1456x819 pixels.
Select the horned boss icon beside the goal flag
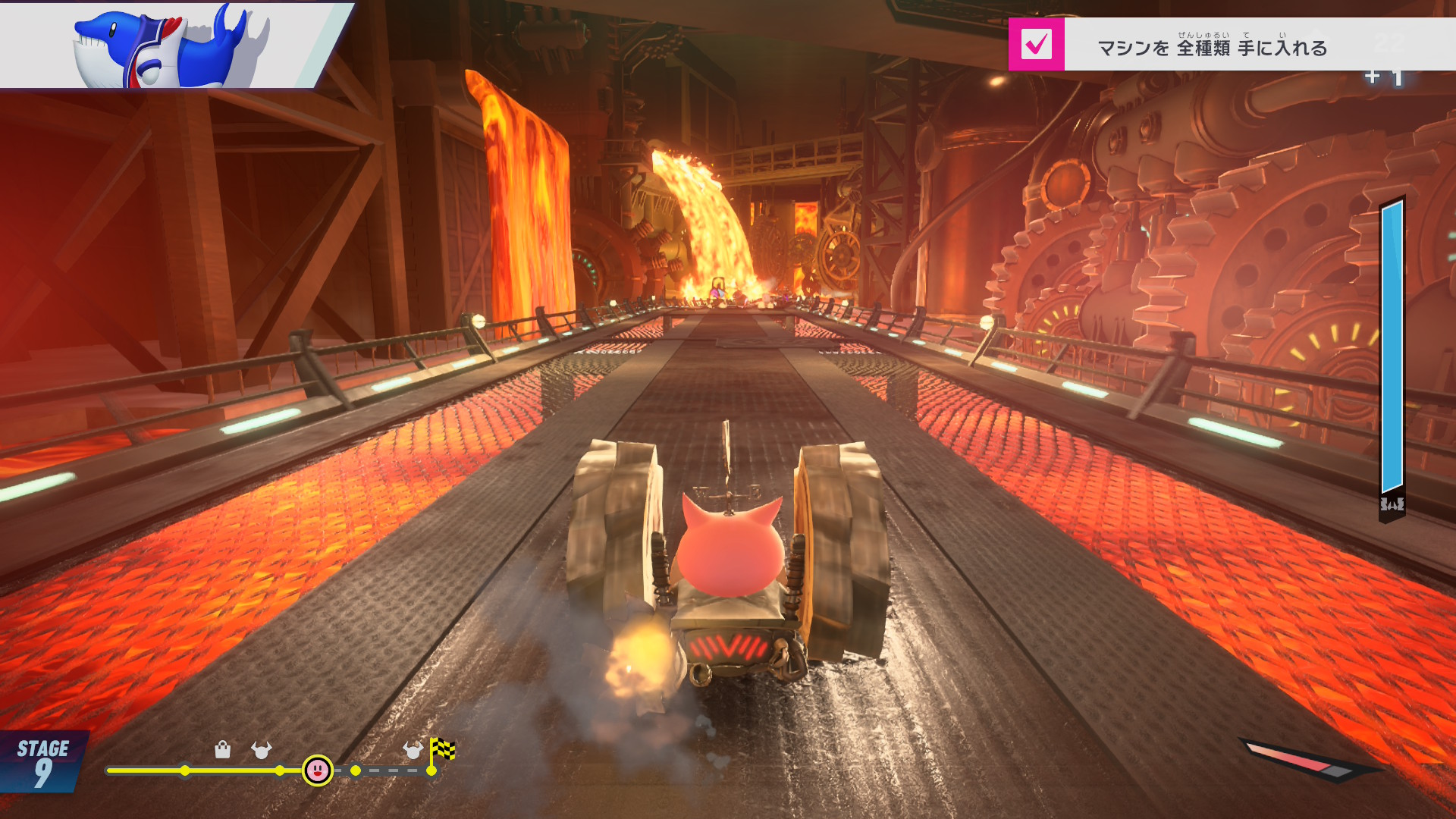click(x=413, y=750)
